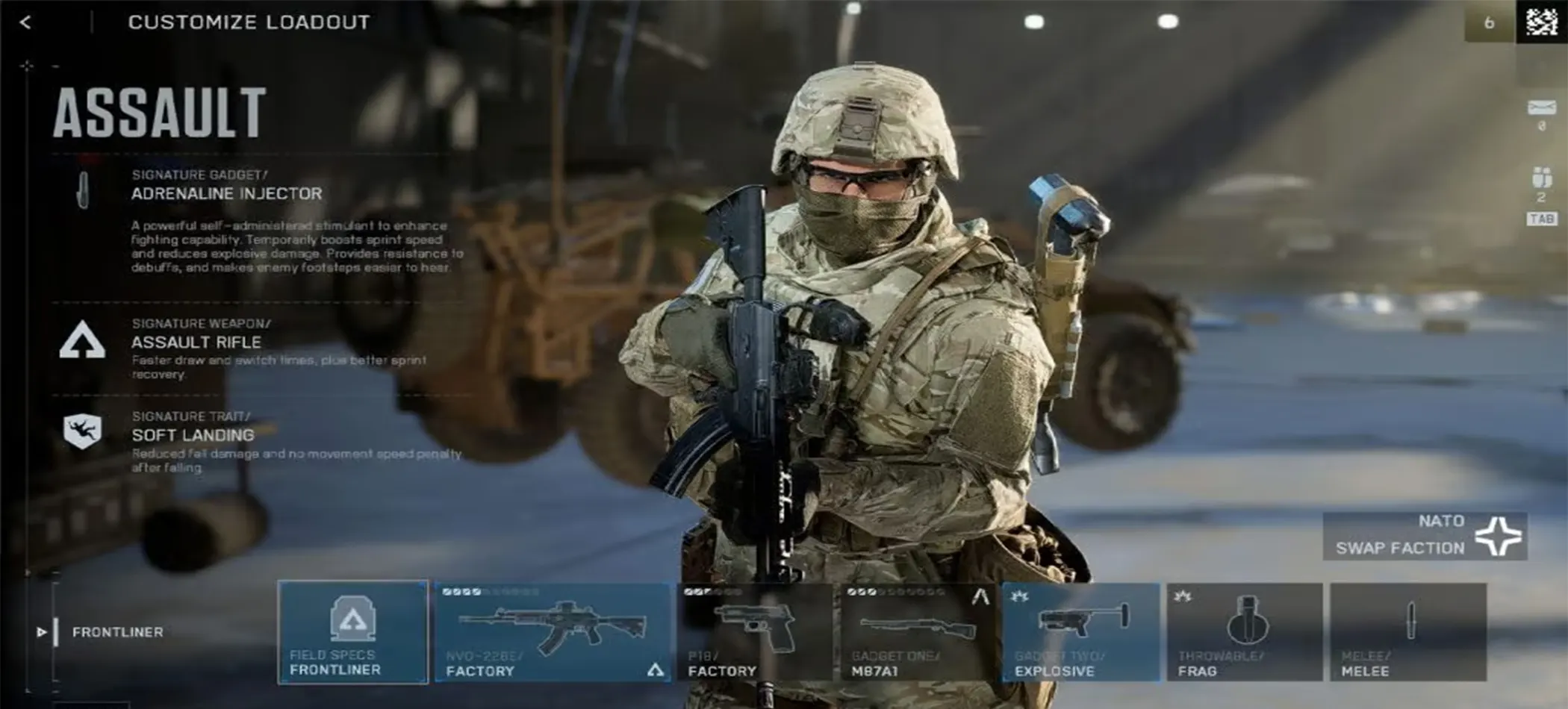Inspect the Soft Landing signature trait
Image resolution: width=1568 pixels, height=709 pixels.
(x=193, y=435)
